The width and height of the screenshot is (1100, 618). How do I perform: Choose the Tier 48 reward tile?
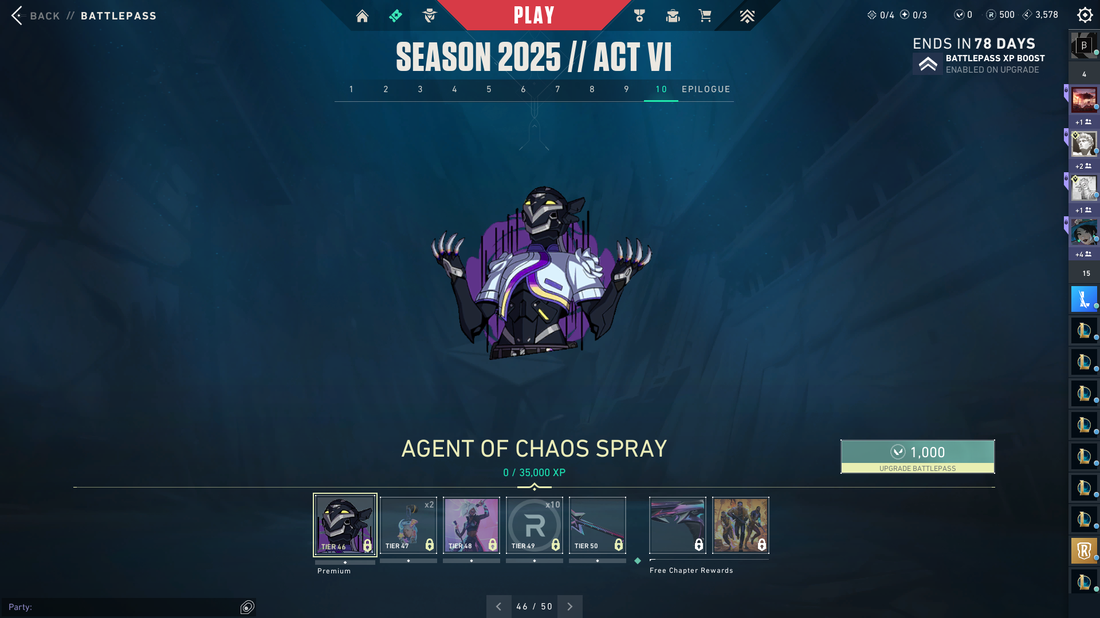(471, 525)
